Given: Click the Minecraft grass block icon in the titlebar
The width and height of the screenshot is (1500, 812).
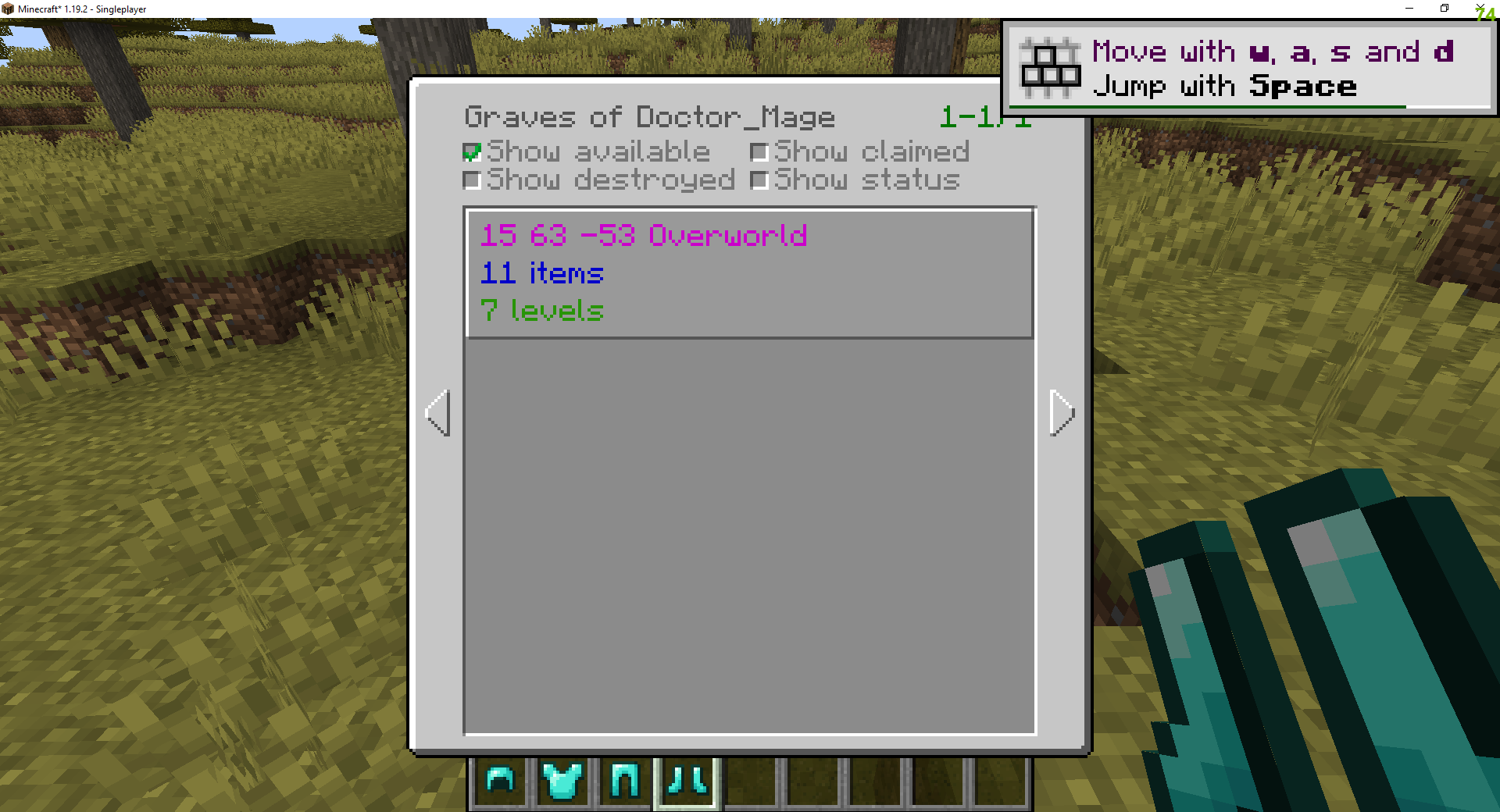Looking at the screenshot, I should 9,9.
